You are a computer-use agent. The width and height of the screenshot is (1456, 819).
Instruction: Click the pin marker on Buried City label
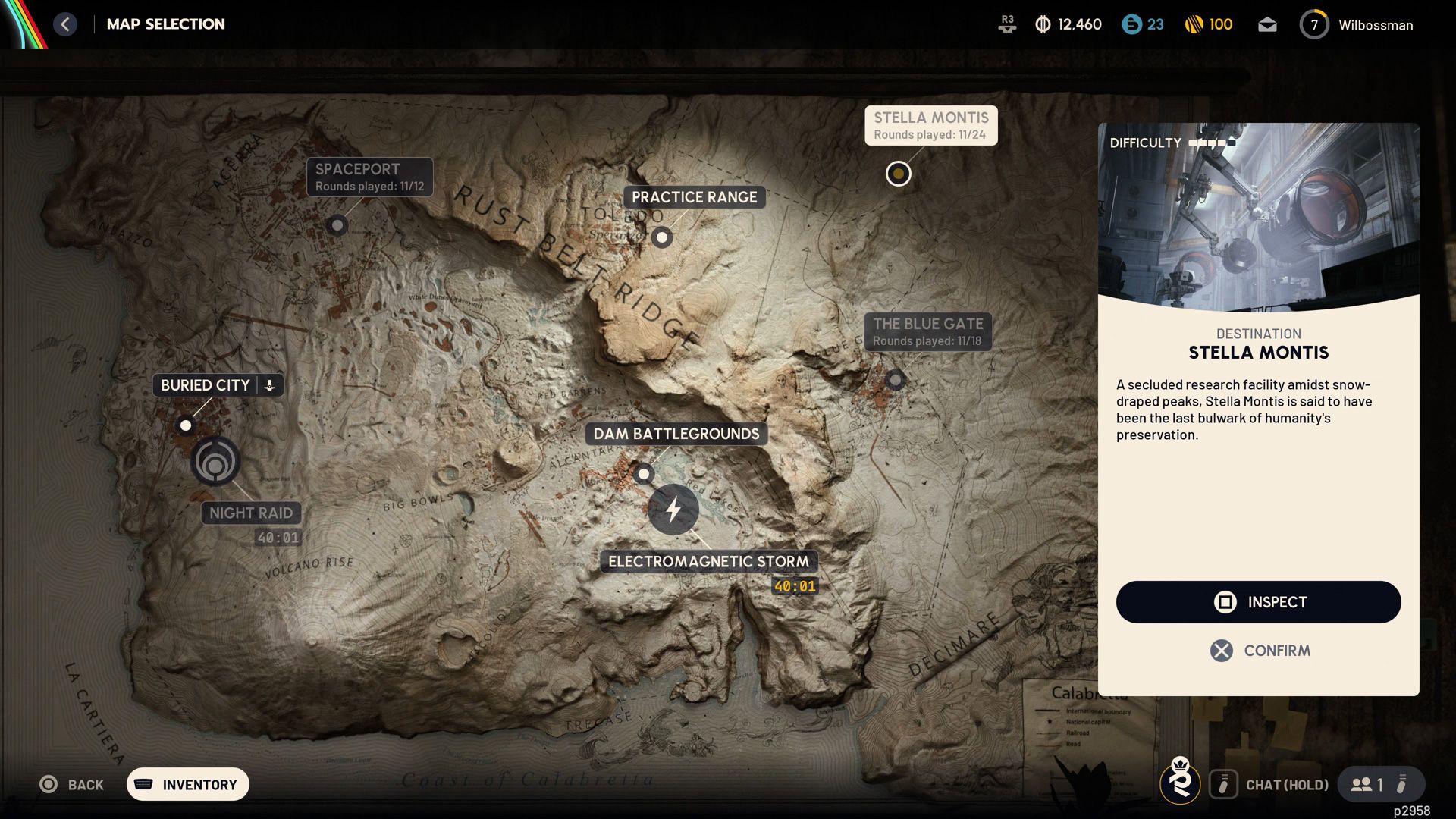[270, 384]
